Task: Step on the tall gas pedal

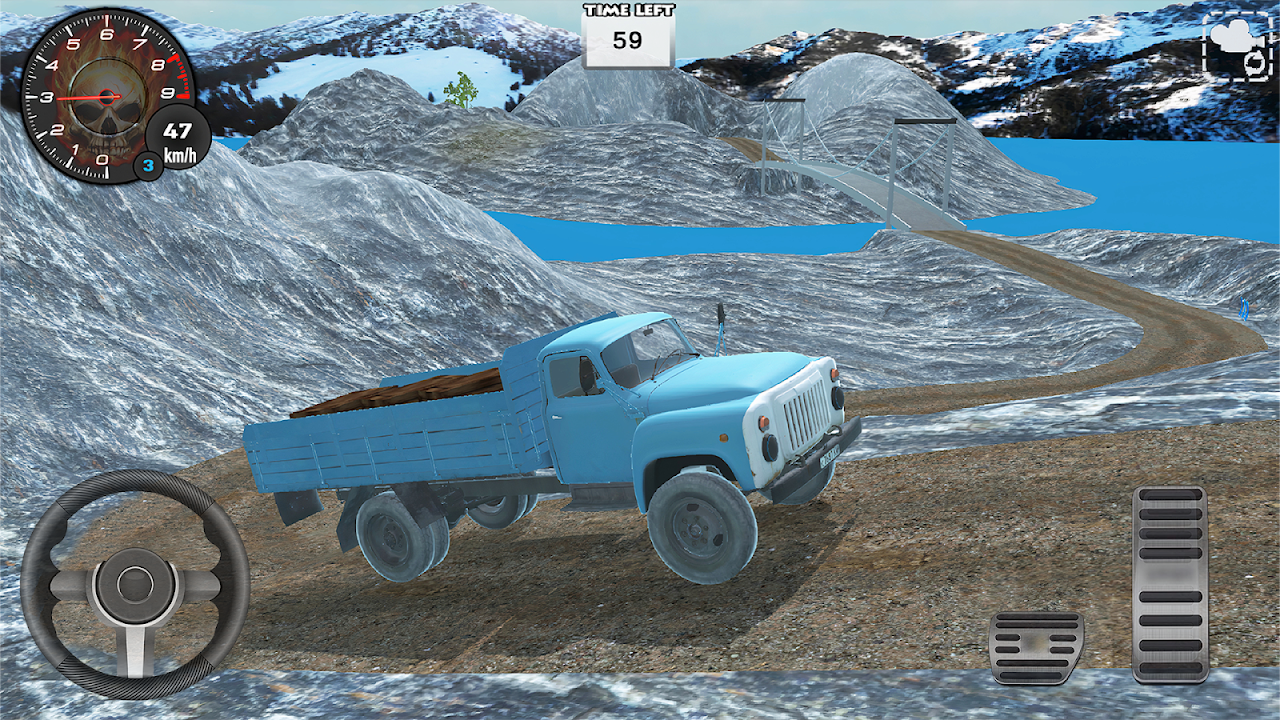Action: [x=1169, y=585]
